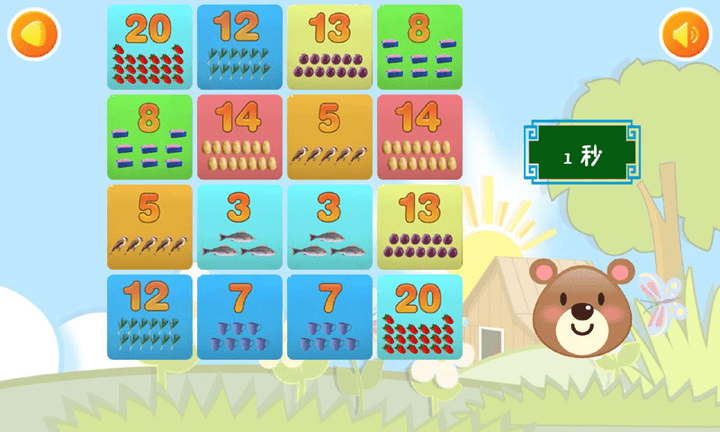Select the 20 strawberries card beside the 12 card
Viewport: 720px width, 432px height.
[x=149, y=47]
